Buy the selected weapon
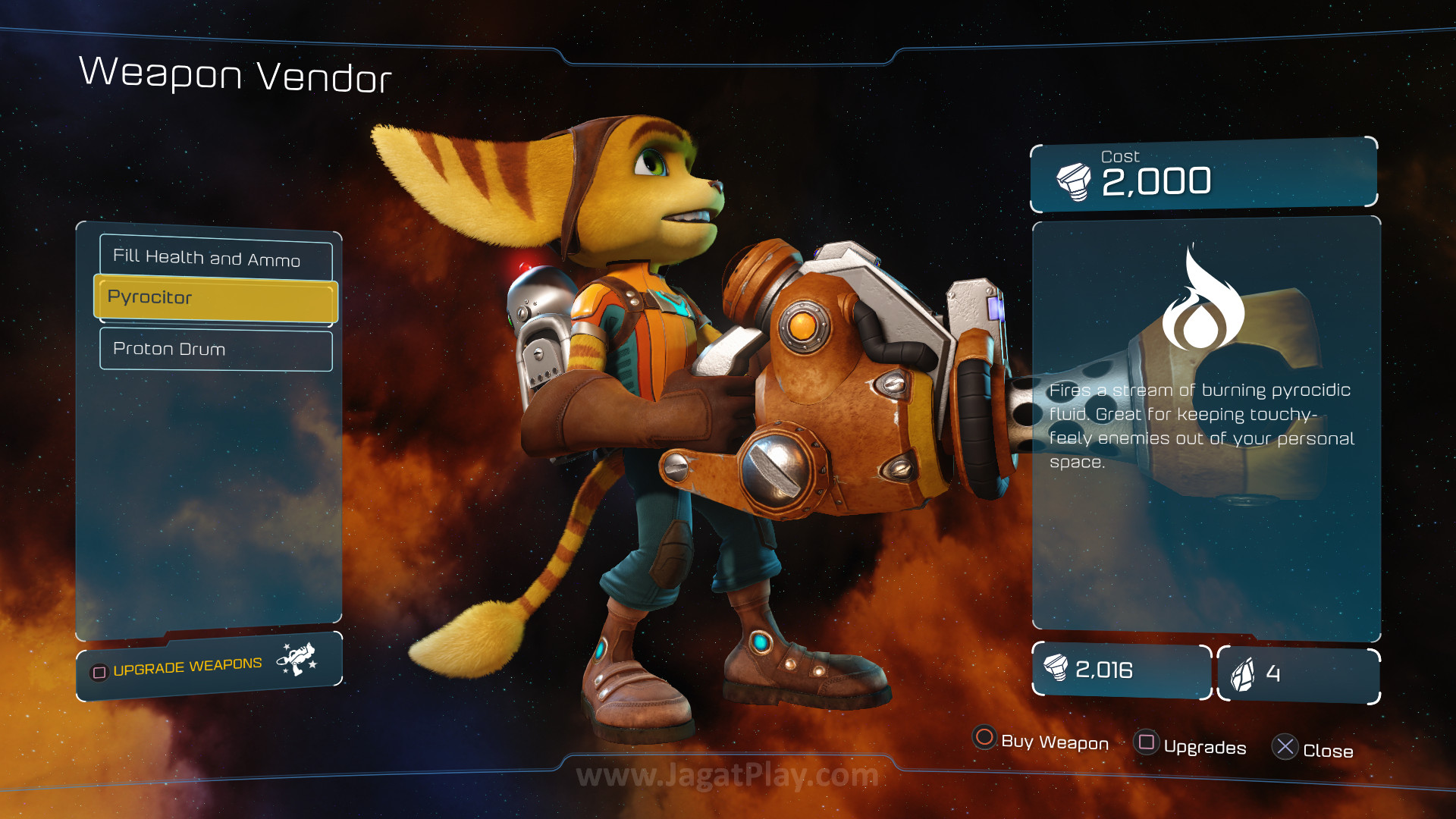The image size is (1456, 819). click(1040, 740)
